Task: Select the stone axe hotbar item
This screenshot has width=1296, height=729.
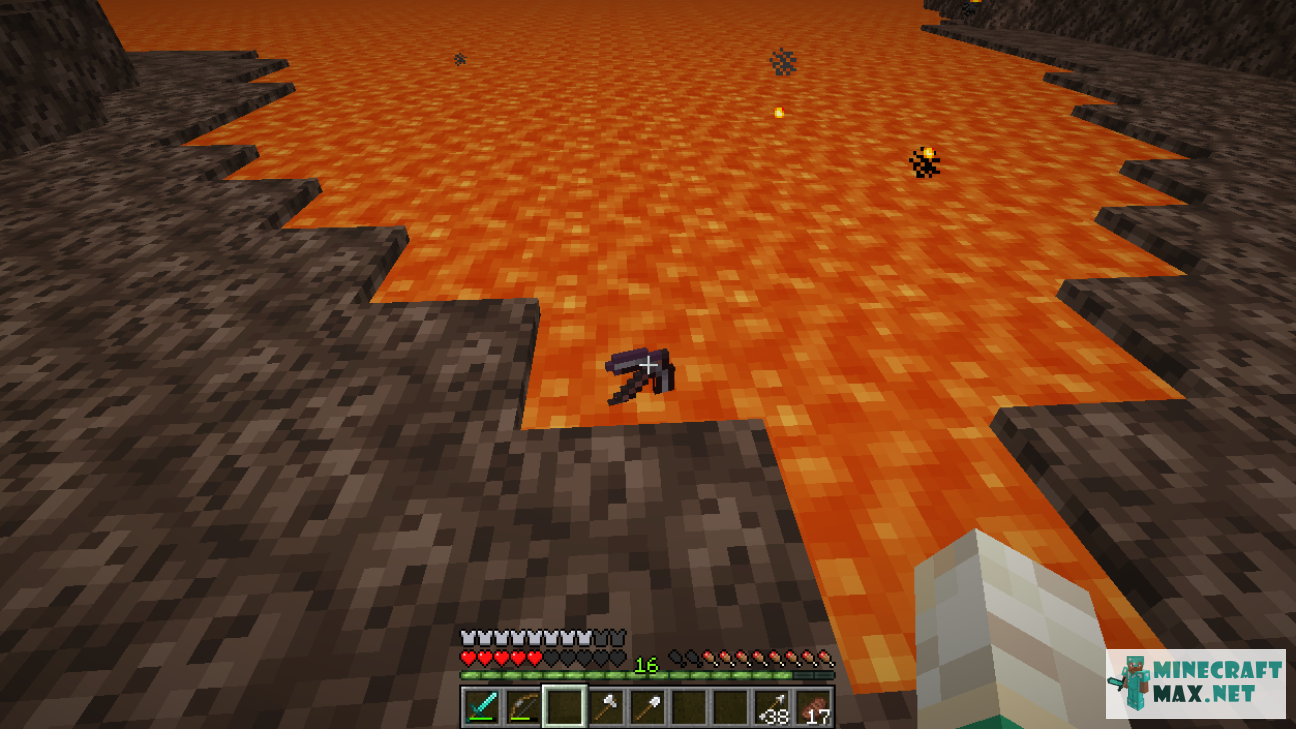Action: (x=607, y=706)
